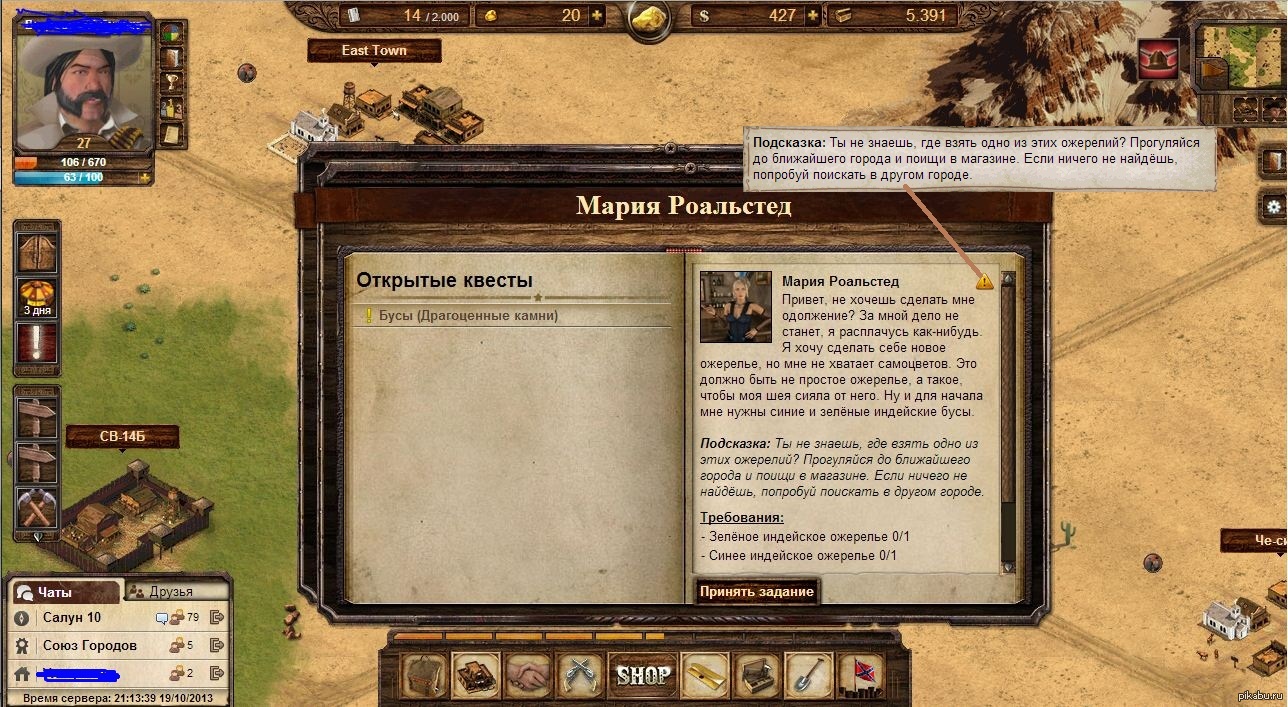Open the settings gear icon
The image size is (1288, 707).
click(x=1275, y=205)
